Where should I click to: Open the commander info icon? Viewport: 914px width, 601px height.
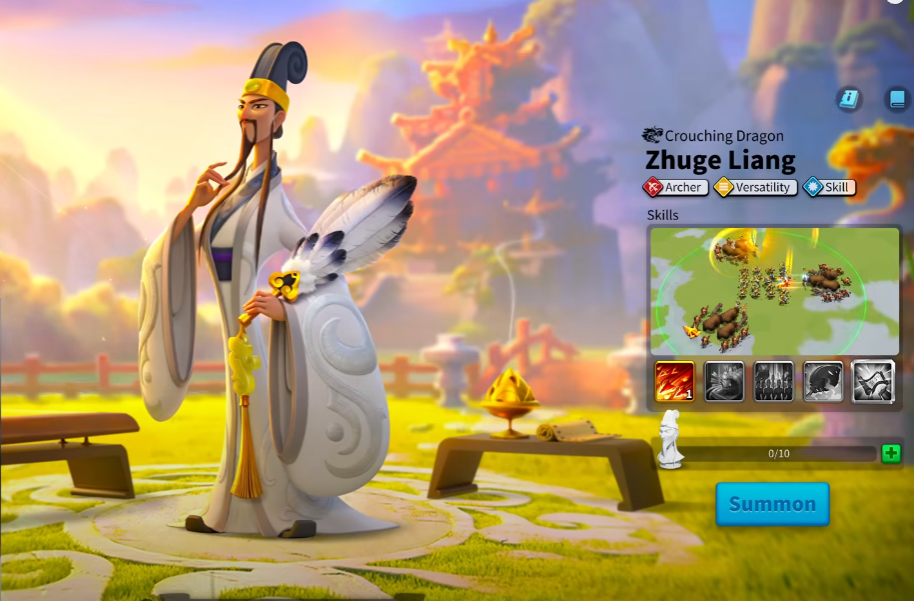click(849, 98)
